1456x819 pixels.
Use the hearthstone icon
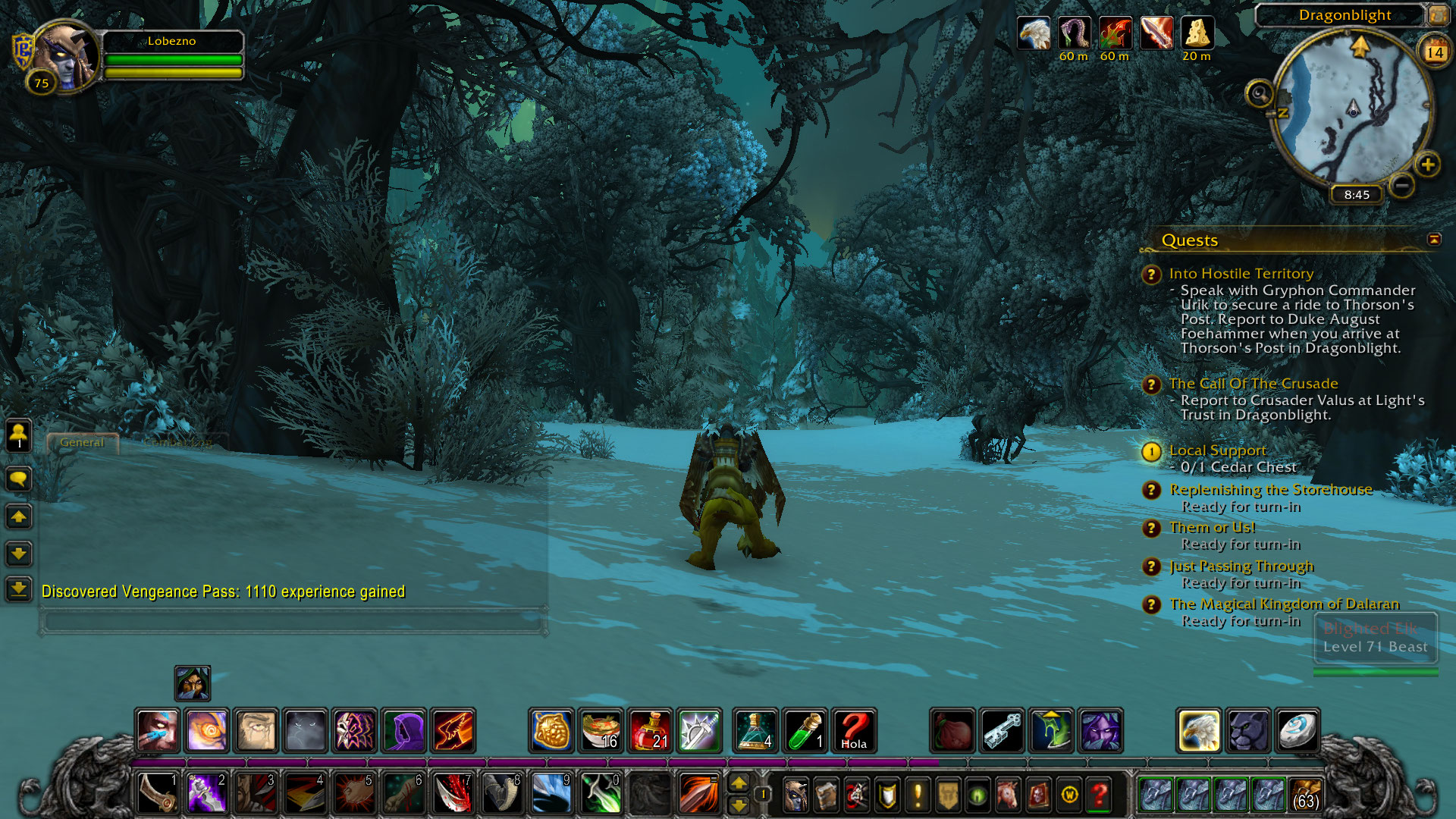1297,730
